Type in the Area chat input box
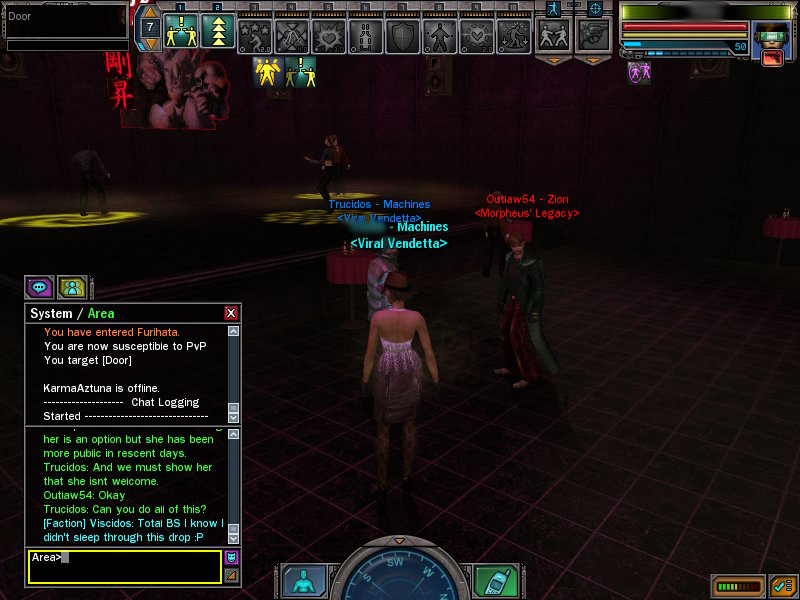 click(x=124, y=566)
